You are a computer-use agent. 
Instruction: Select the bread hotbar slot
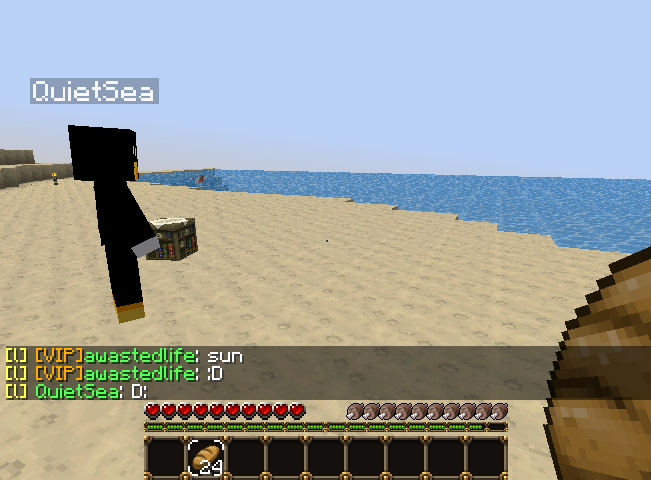[206, 458]
